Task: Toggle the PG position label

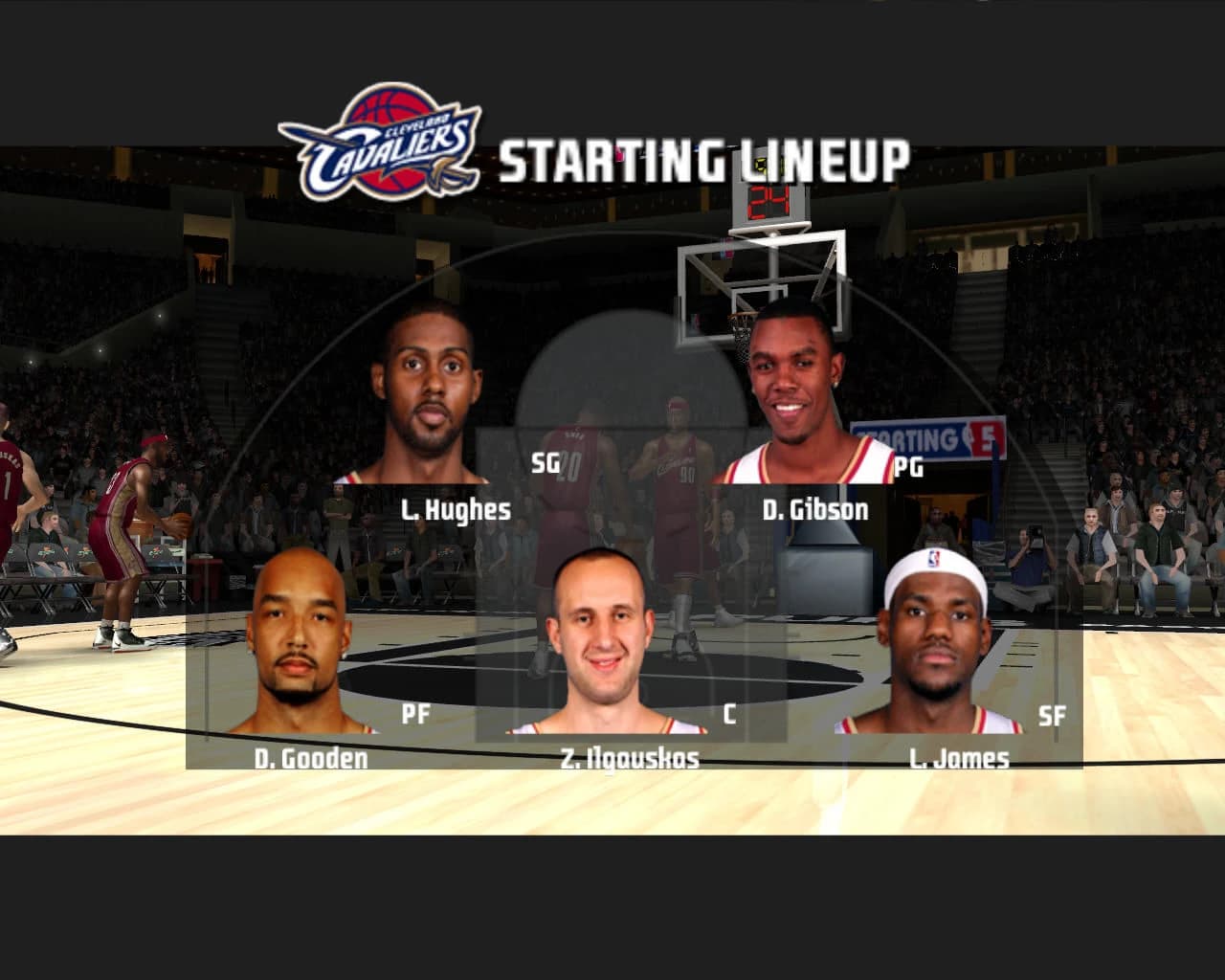Action: pyautogui.click(x=907, y=466)
